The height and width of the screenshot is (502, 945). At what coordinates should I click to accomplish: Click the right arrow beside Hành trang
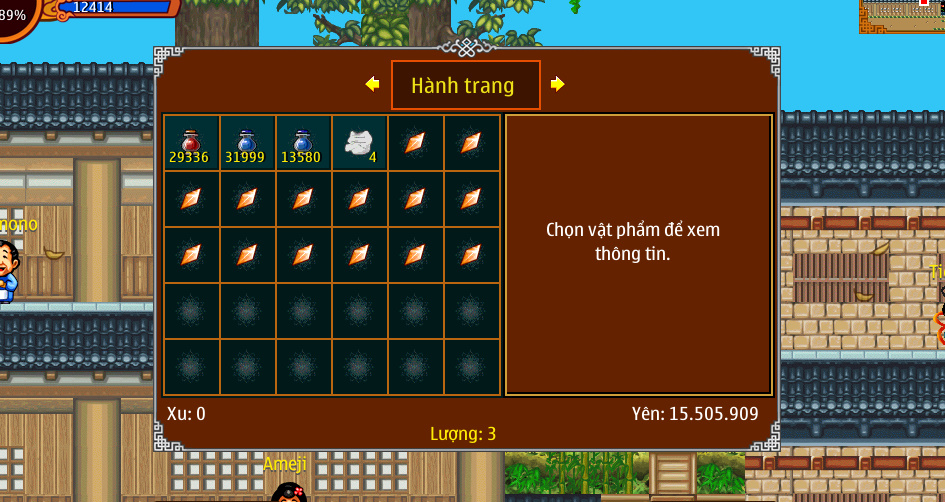(x=558, y=85)
